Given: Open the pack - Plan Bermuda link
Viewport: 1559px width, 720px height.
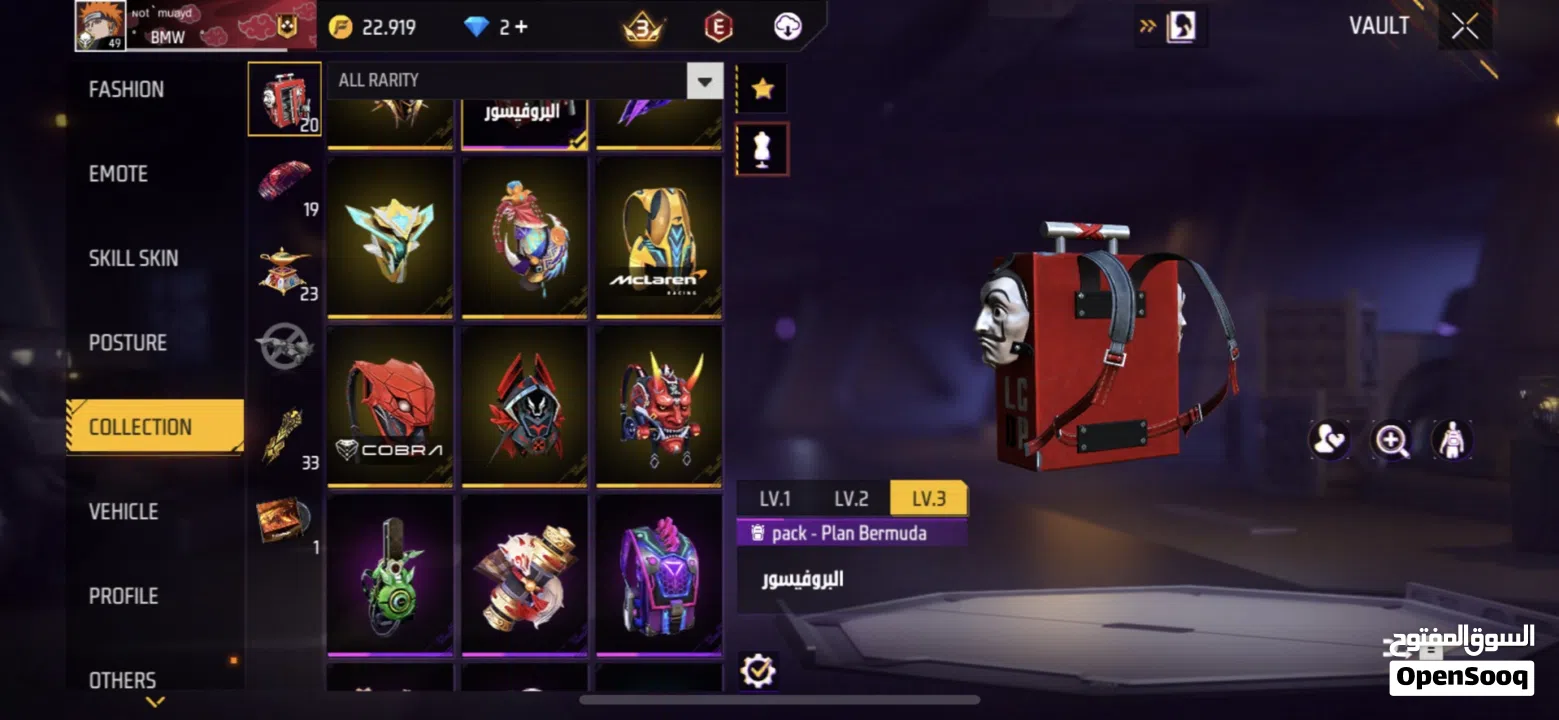Looking at the screenshot, I should (850, 532).
